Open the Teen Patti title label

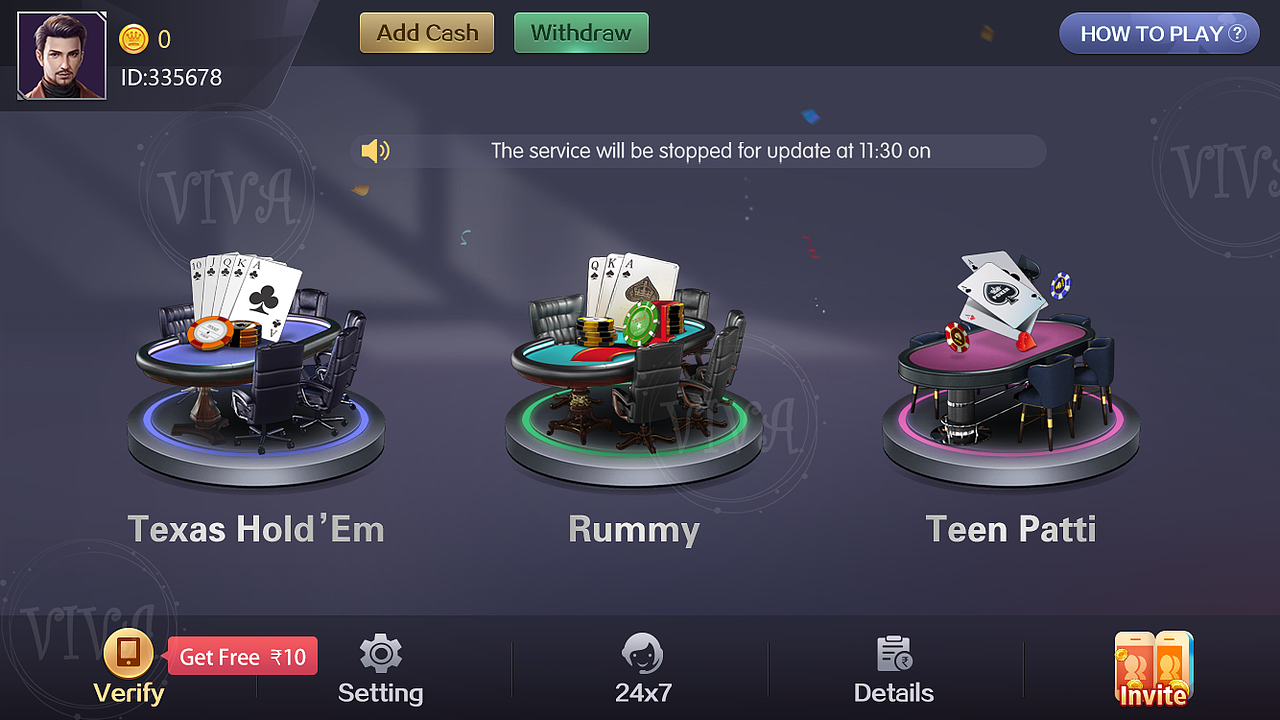(x=1010, y=529)
